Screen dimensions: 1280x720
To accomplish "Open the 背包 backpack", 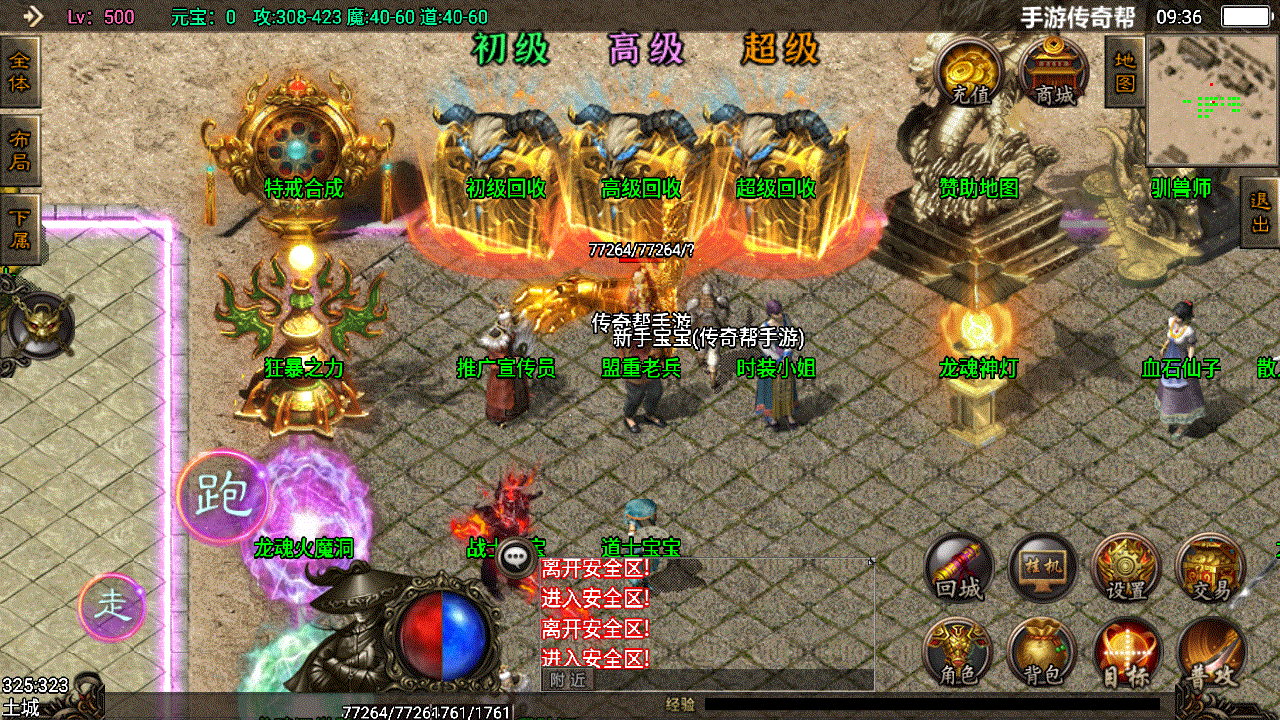I will click(x=1042, y=650).
